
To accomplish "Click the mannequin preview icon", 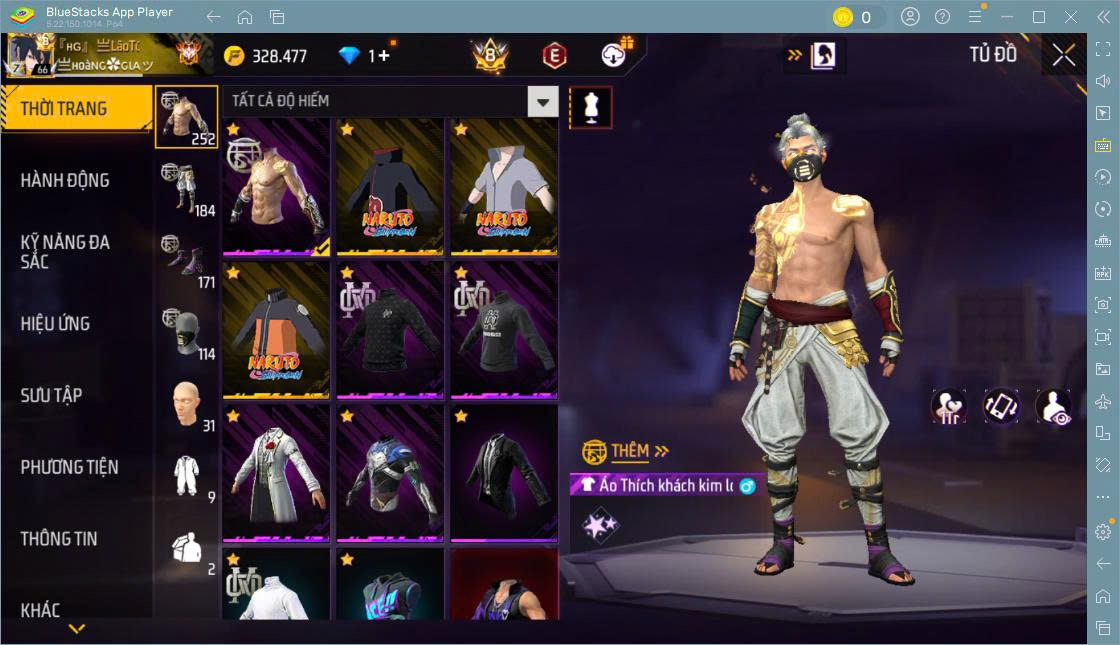I will pyautogui.click(x=590, y=106).
